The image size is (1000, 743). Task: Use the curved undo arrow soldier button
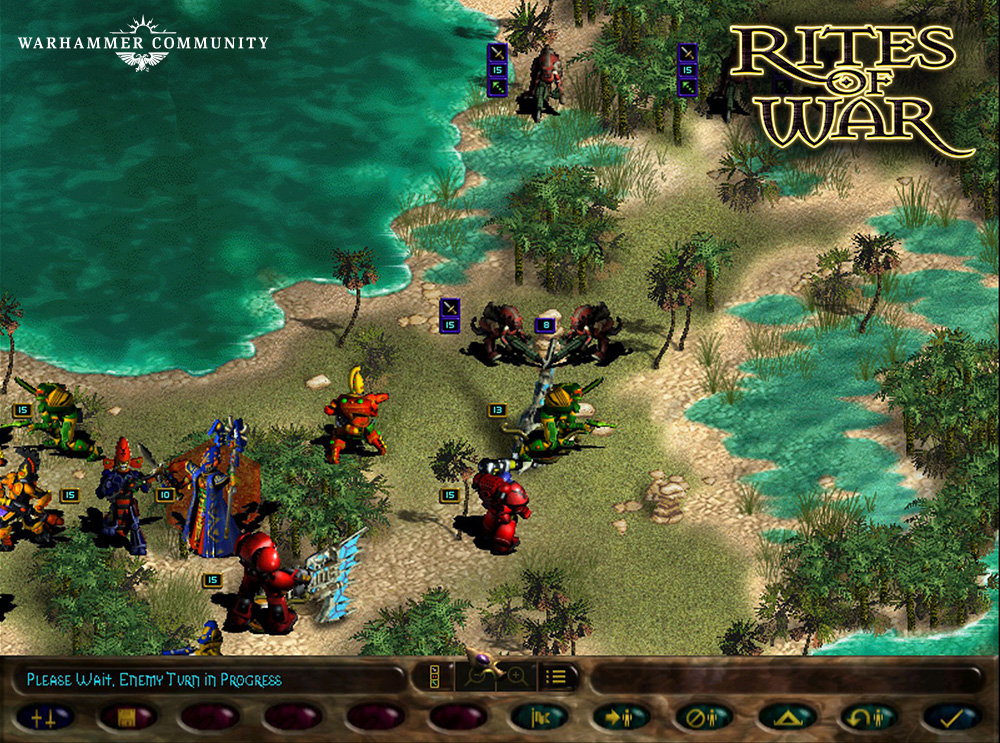click(868, 716)
